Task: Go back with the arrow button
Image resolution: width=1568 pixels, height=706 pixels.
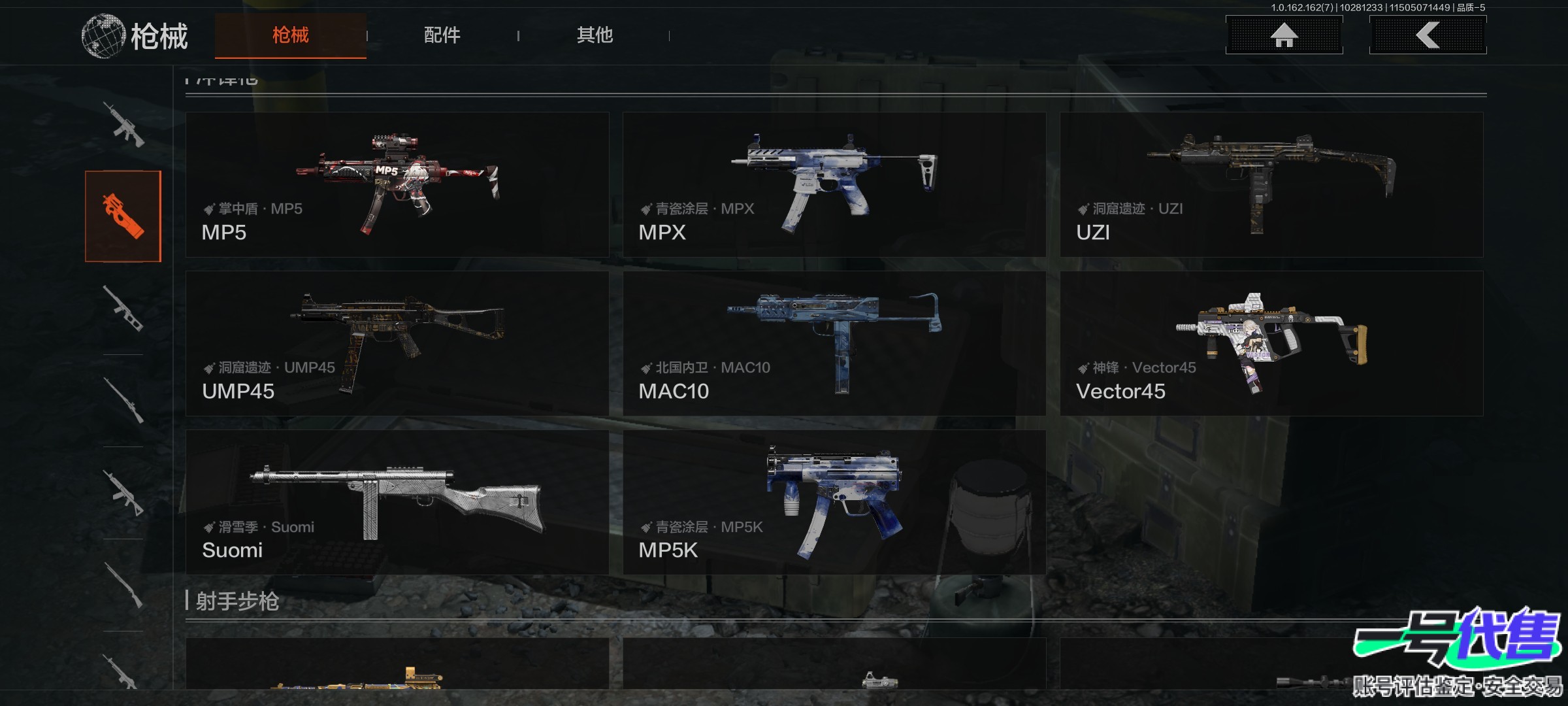Action: pos(1428,35)
